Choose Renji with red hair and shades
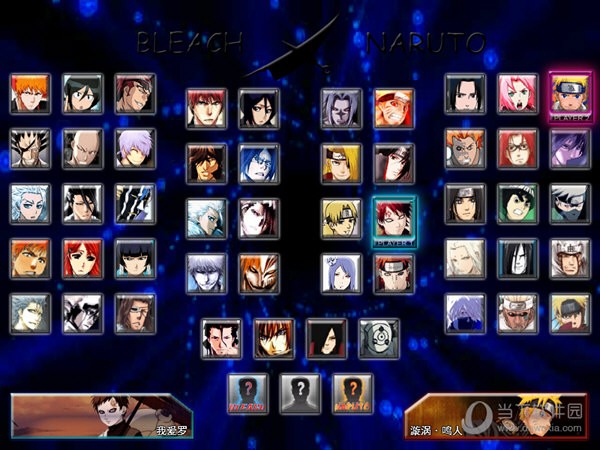The width and height of the screenshot is (600, 450). tap(134, 93)
